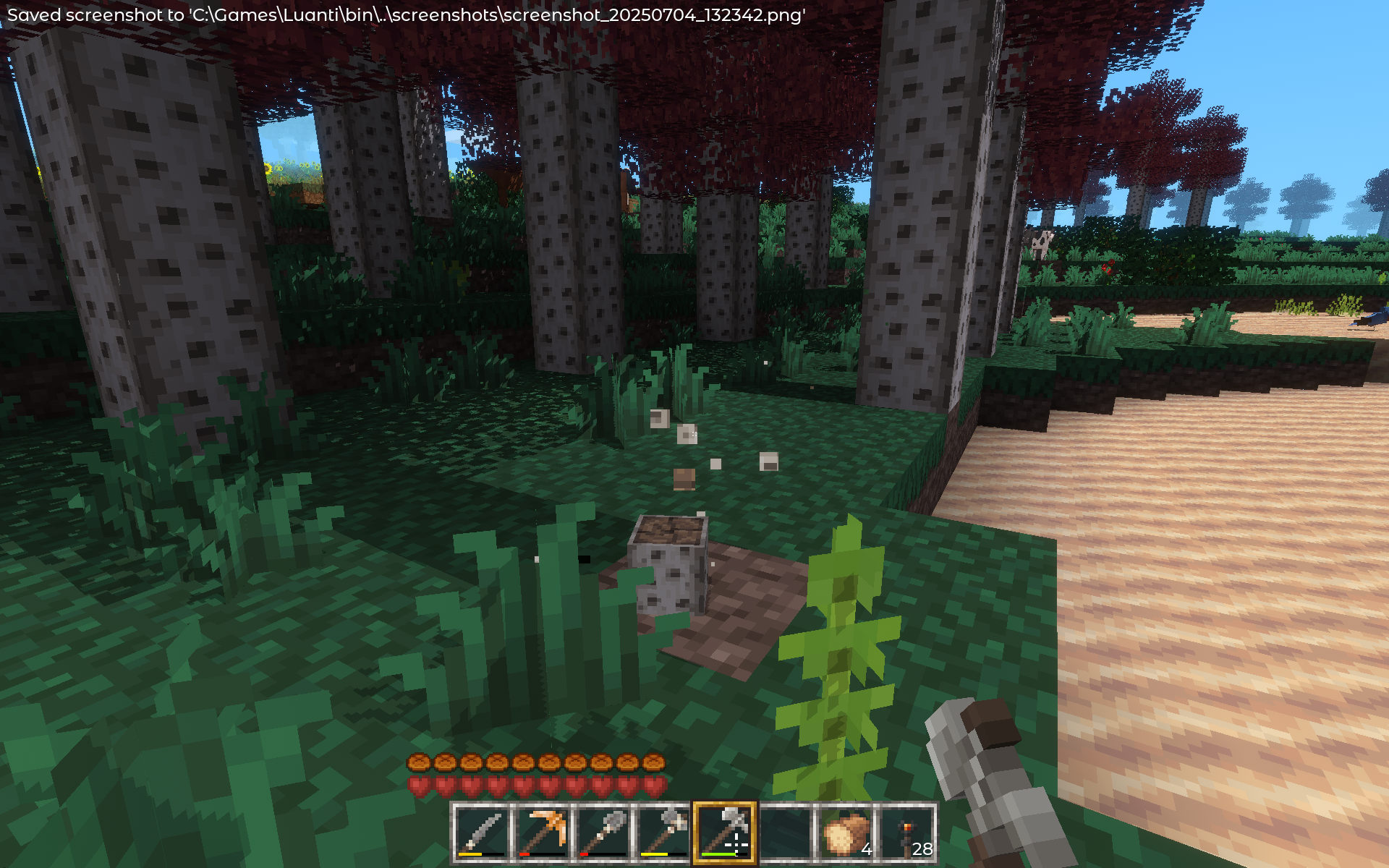Choose the torch stack of 28
Viewport: 1389px width, 868px height.
(906, 833)
